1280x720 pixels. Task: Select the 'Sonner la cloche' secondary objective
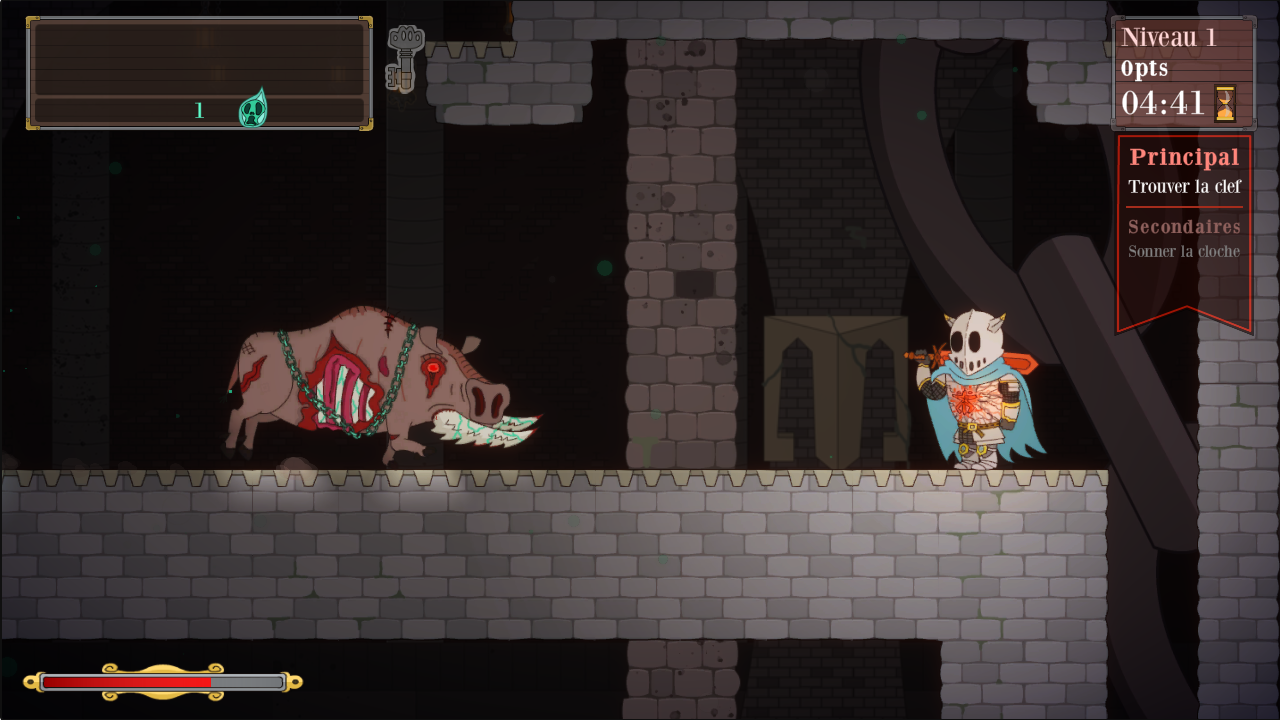click(x=1184, y=252)
